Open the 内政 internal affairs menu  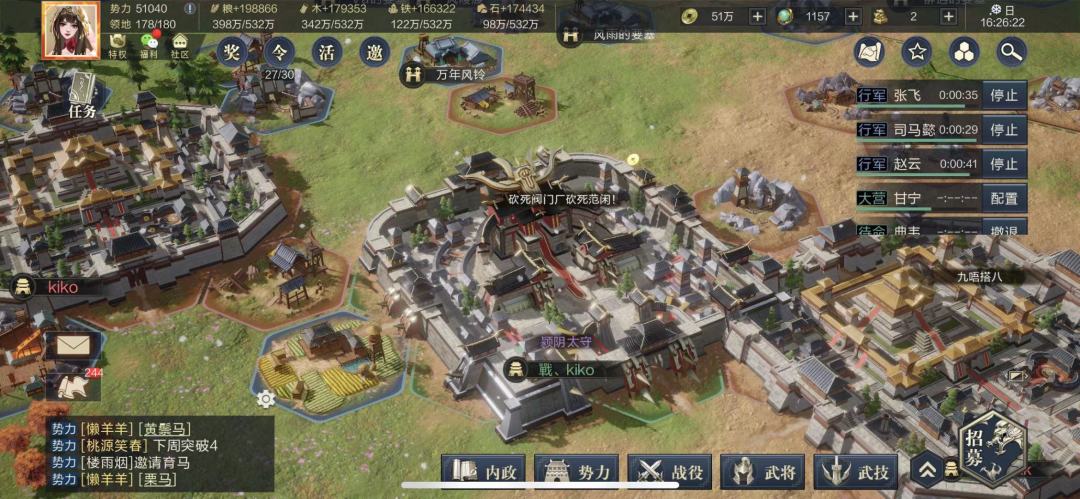click(x=483, y=471)
